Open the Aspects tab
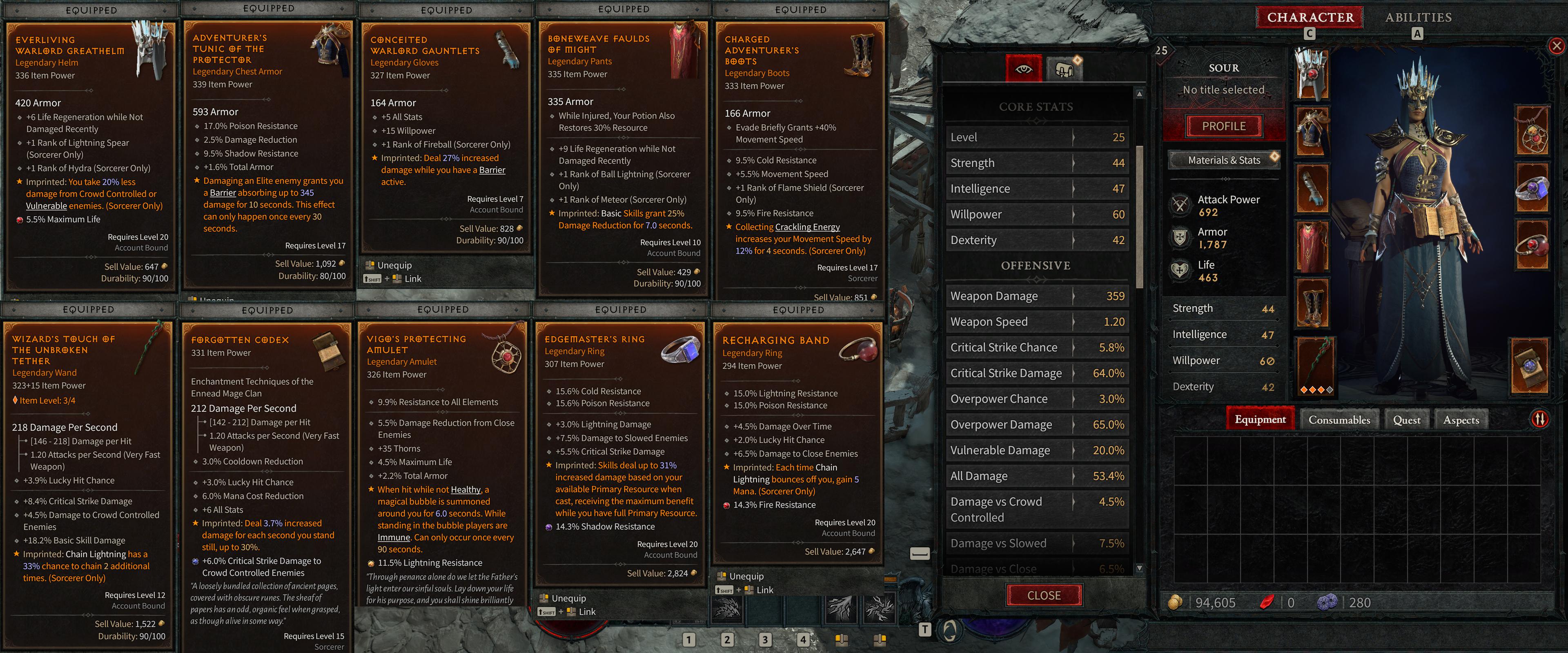1568x653 pixels. pos(1461,419)
